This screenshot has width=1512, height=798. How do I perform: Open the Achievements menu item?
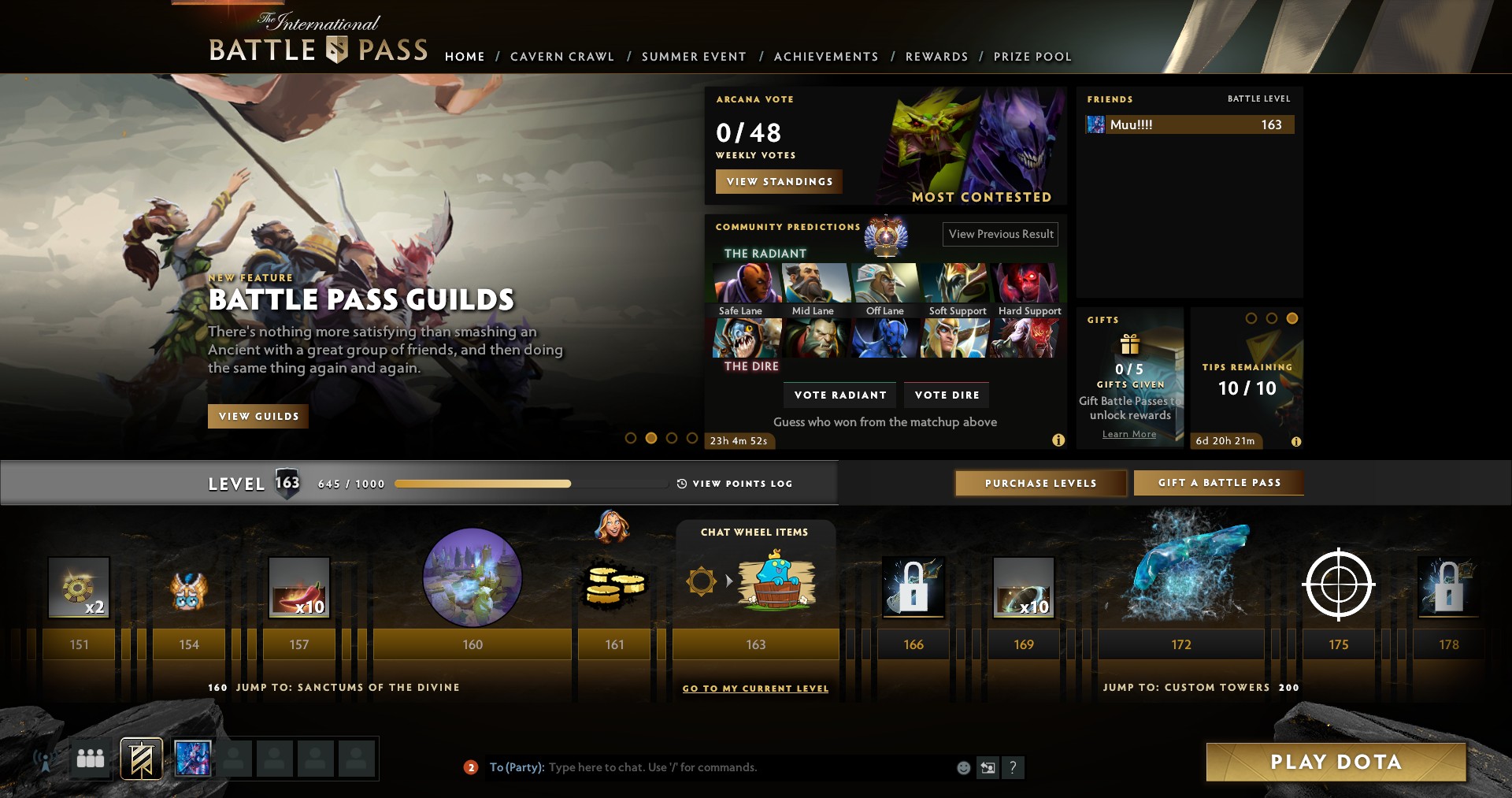point(826,57)
